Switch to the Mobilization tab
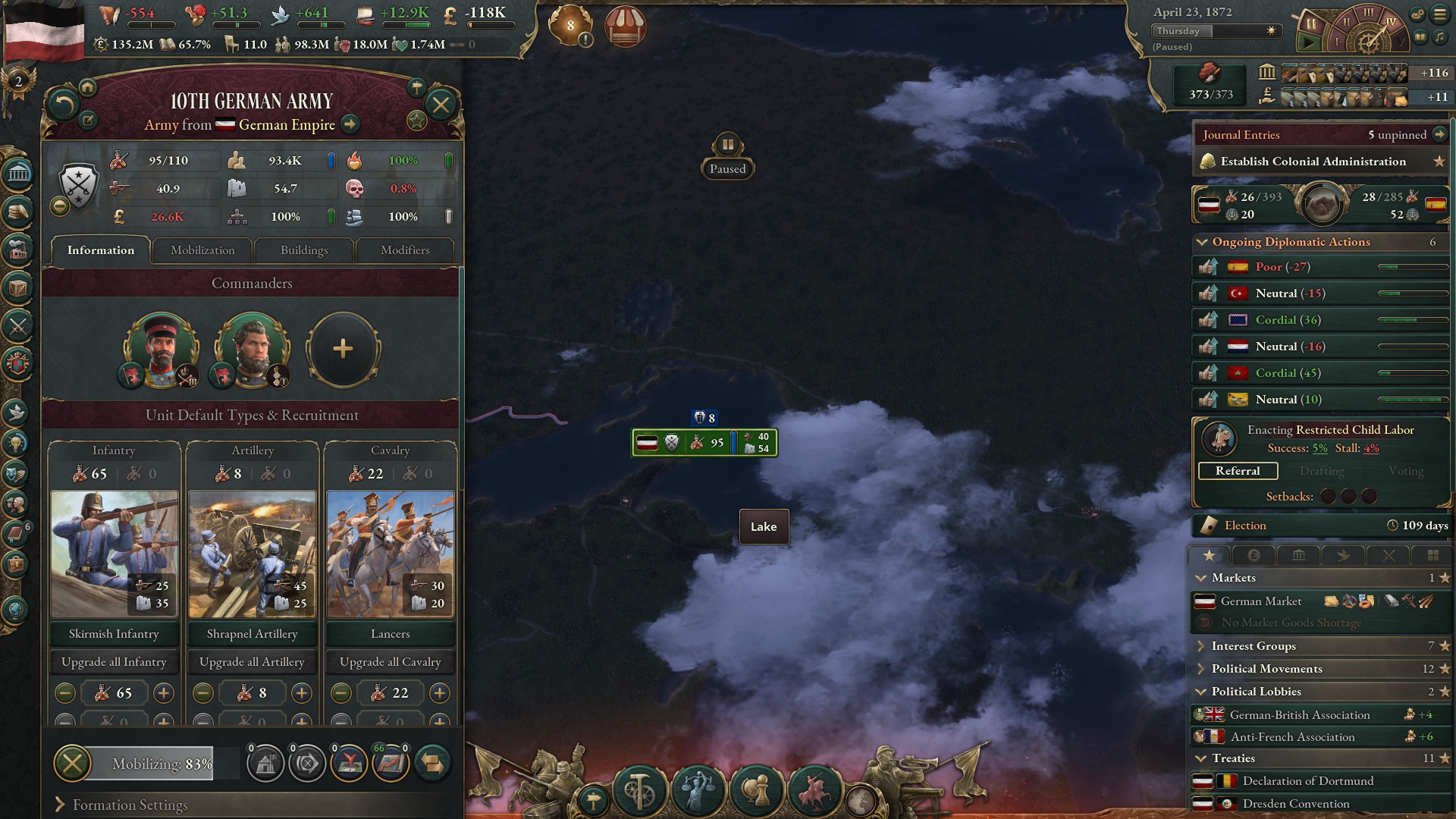 [201, 250]
